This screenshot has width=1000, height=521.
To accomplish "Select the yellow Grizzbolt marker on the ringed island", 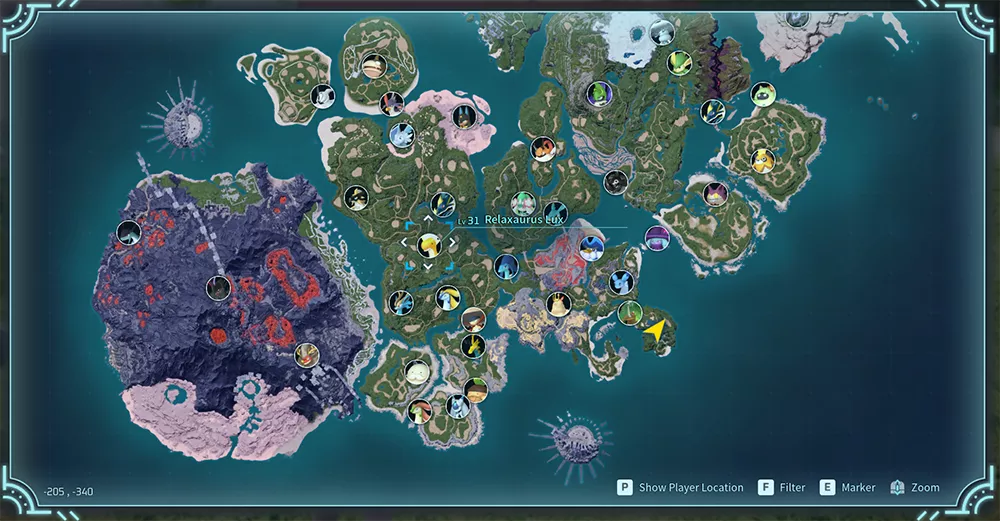I will 763,160.
